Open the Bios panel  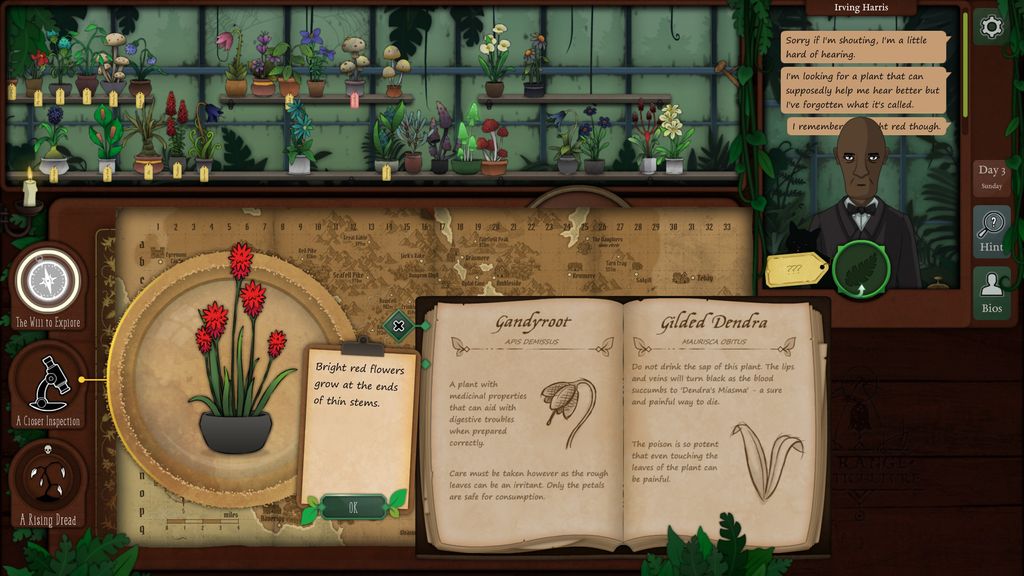pos(991,293)
